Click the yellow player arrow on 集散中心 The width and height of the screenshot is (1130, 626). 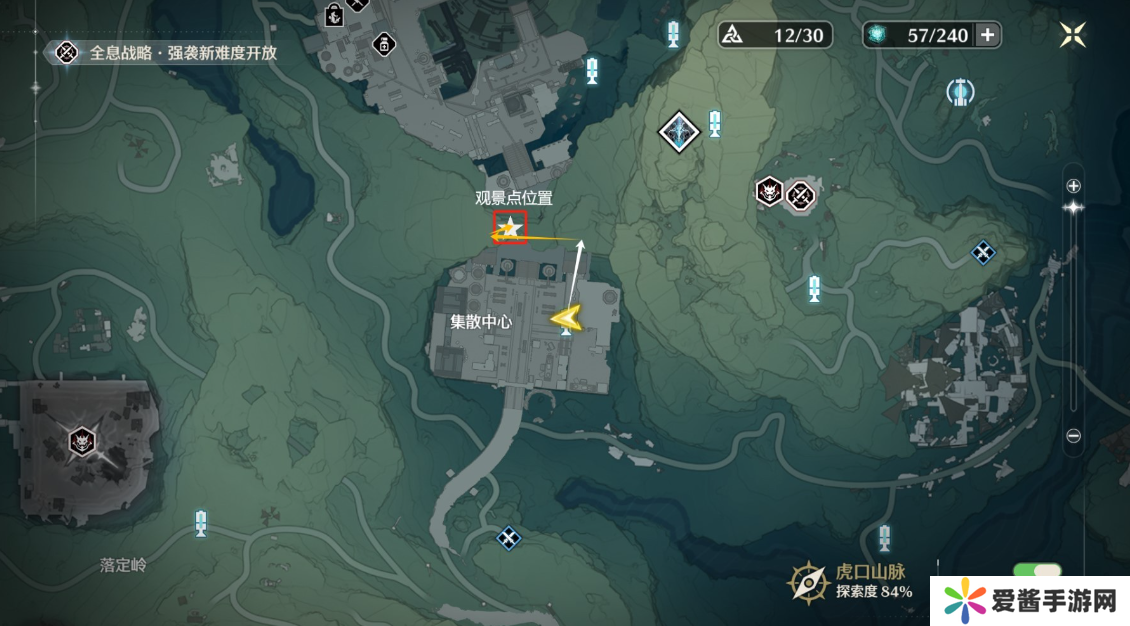(x=567, y=318)
